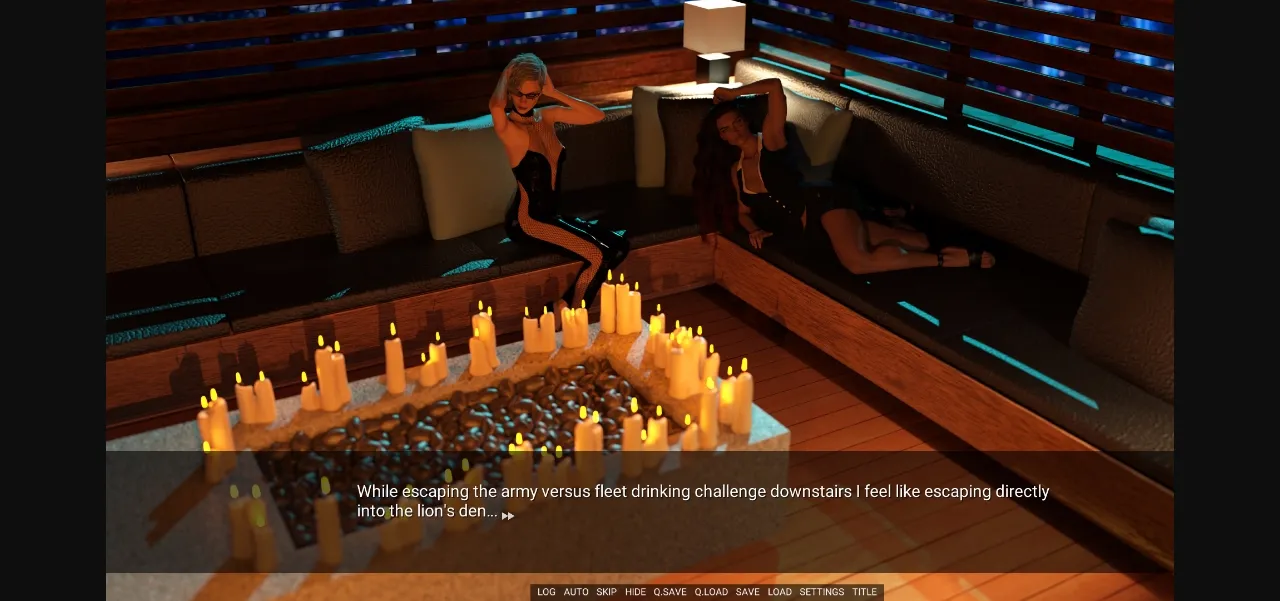Quick save with Q.SAVE
Image resolution: width=1280 pixels, height=601 pixels.
tap(670, 592)
